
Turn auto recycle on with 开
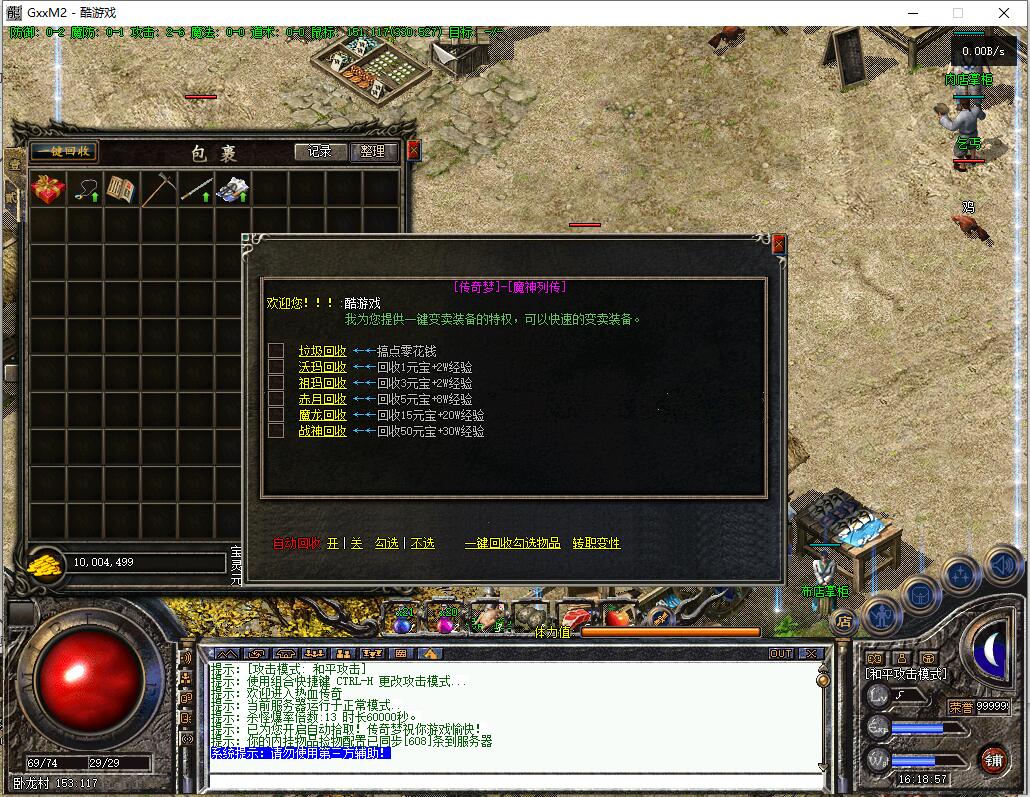click(x=333, y=543)
